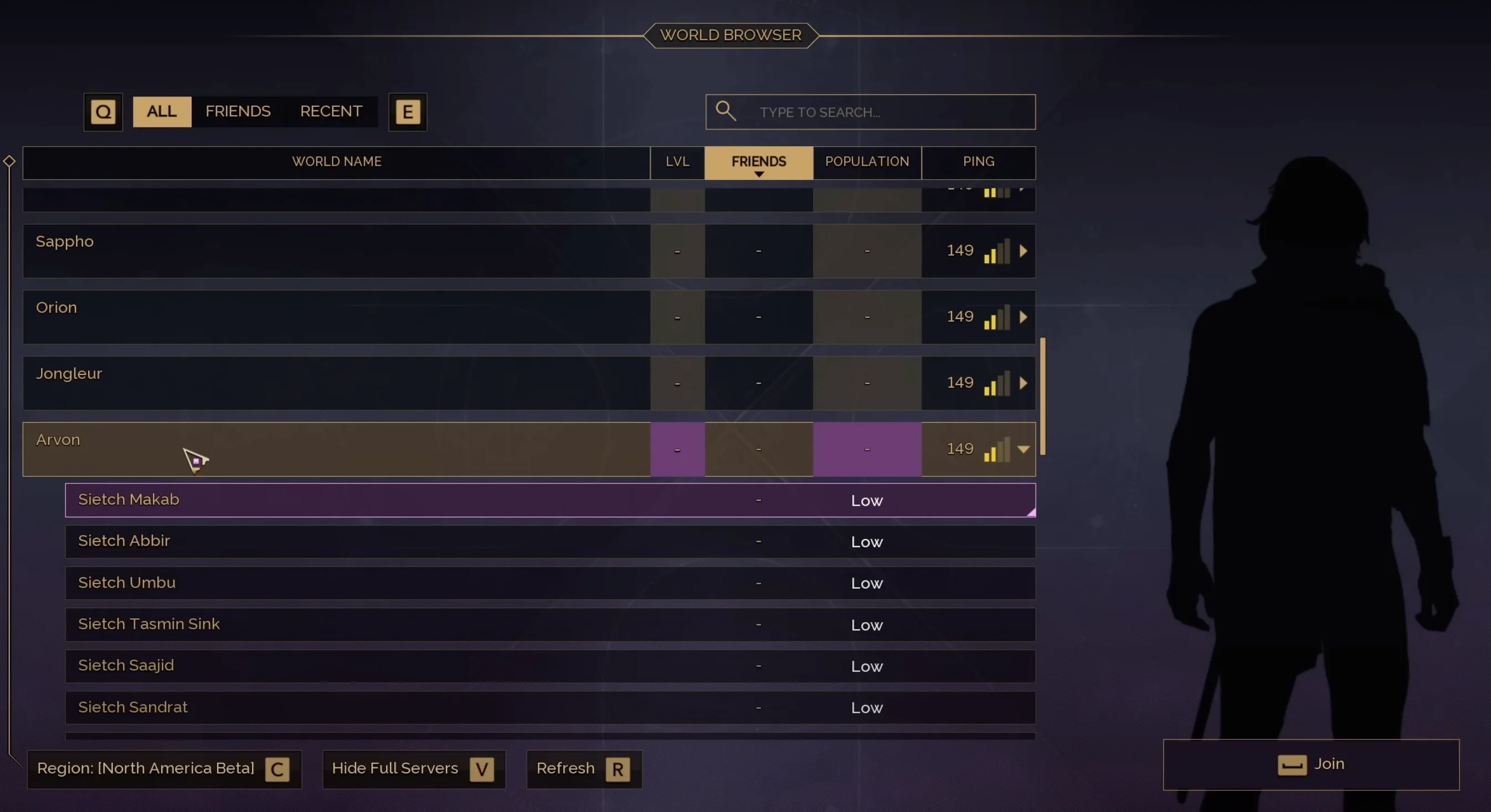This screenshot has width=1491, height=812.
Task: Click the magnifier icon inside the search bar
Action: coord(726,111)
